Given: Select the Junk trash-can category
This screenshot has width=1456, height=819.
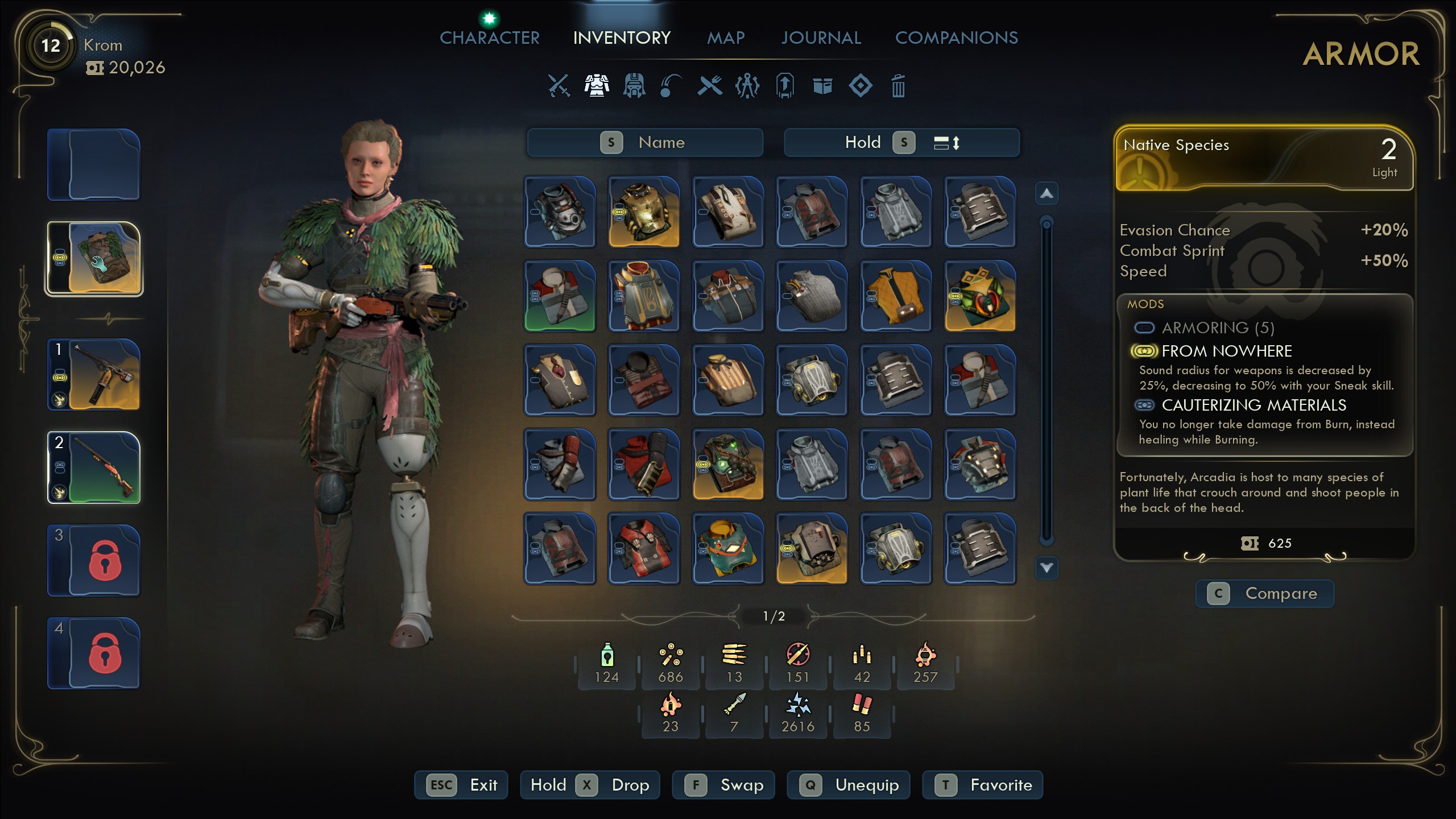Looking at the screenshot, I should click(x=897, y=86).
